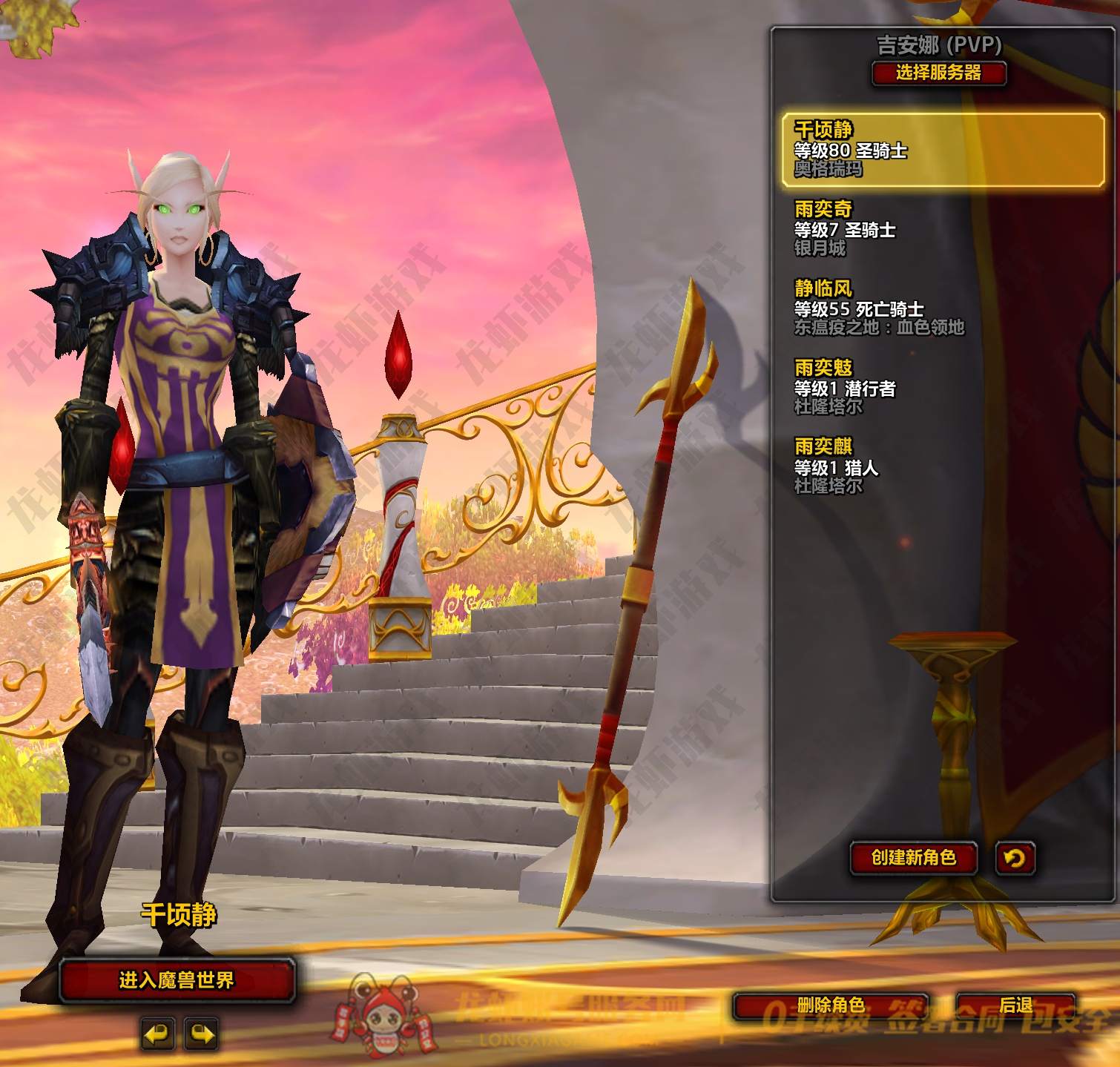Rotate the character right with arrow button

point(201,1034)
